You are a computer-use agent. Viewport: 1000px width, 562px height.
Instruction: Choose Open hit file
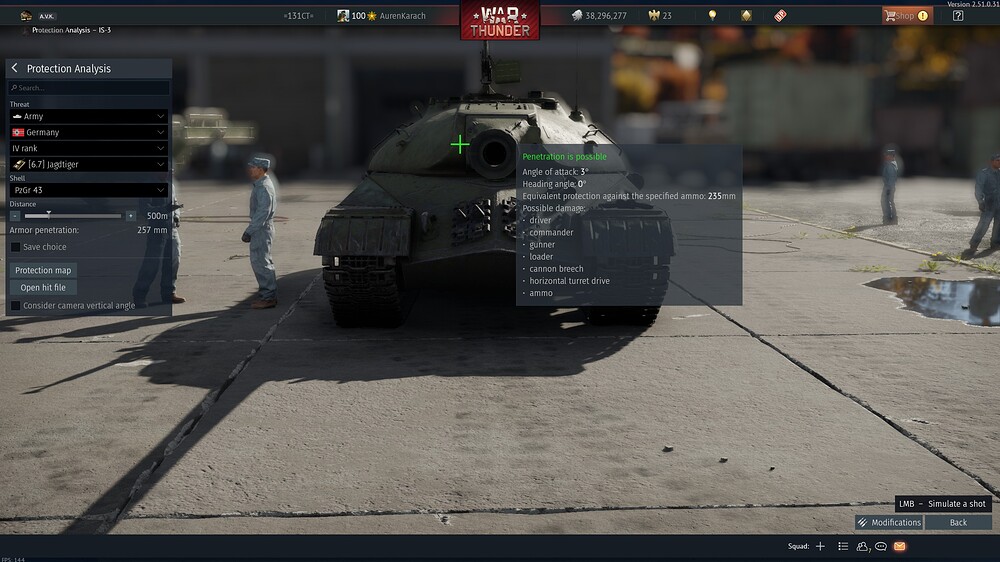click(44, 288)
